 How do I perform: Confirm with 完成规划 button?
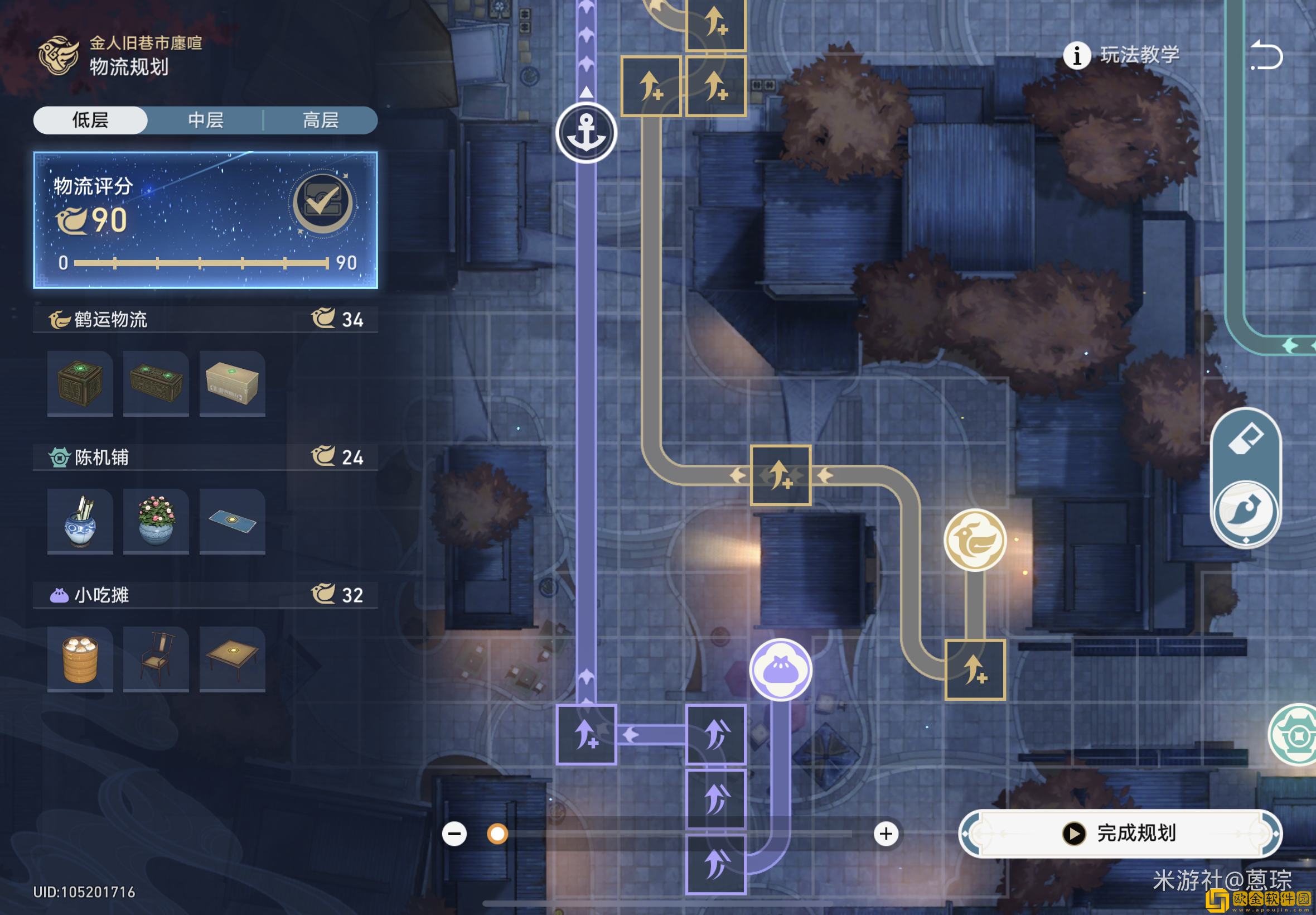pyautogui.click(x=1120, y=833)
